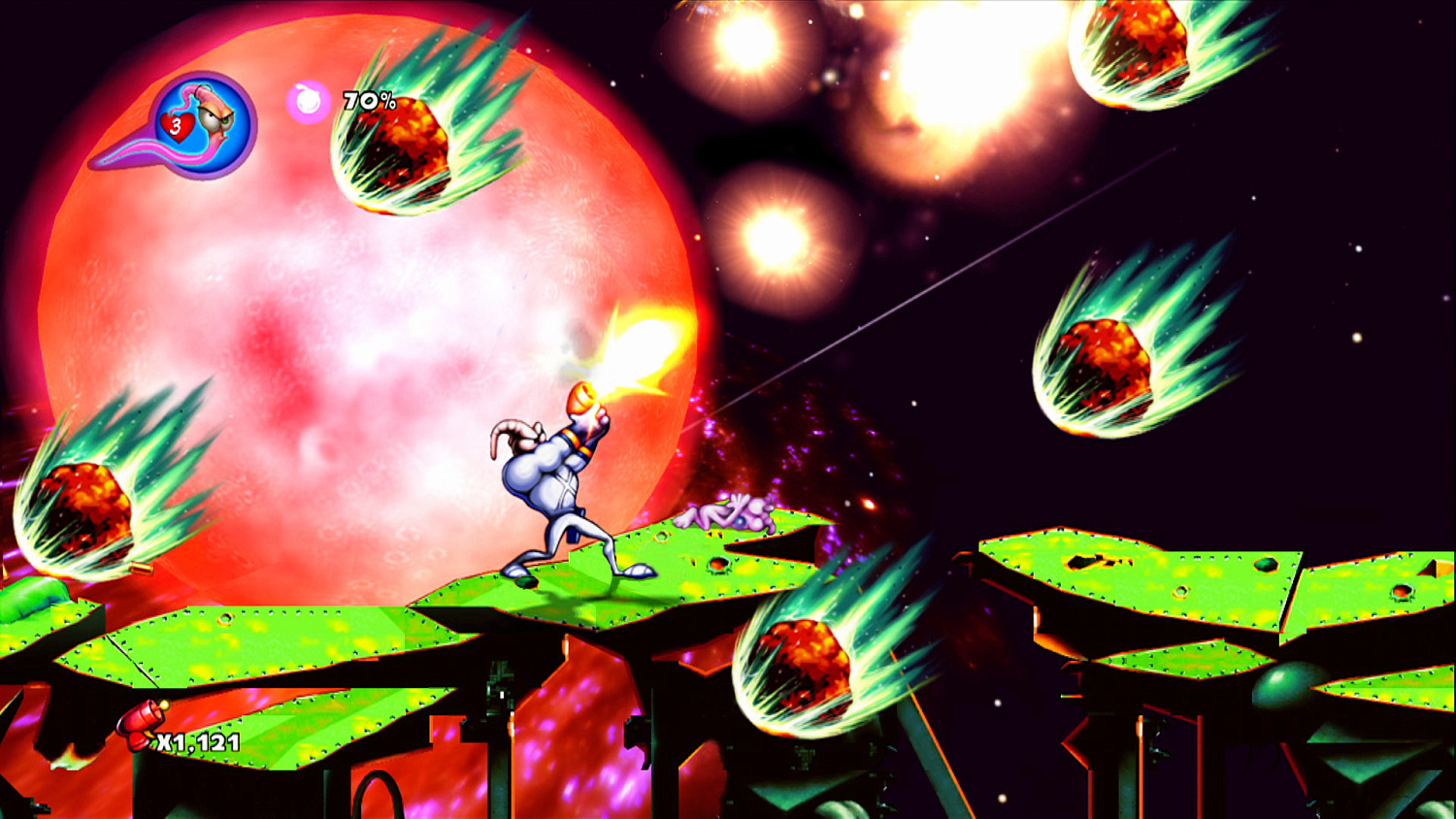
Task: Click the red plasma gun ammo icon
Action: pyautogui.click(x=139, y=723)
